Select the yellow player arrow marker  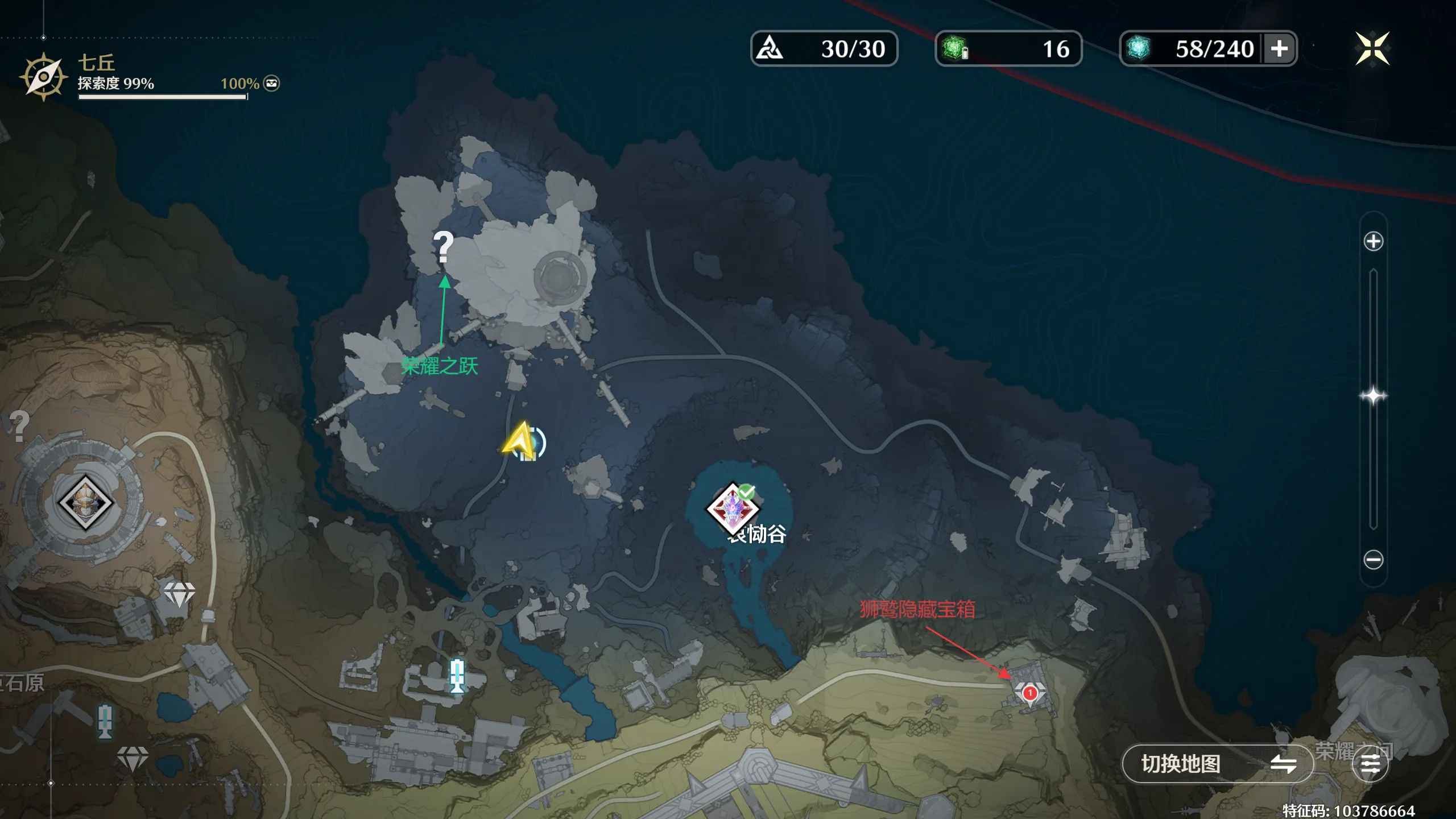pyautogui.click(x=520, y=441)
